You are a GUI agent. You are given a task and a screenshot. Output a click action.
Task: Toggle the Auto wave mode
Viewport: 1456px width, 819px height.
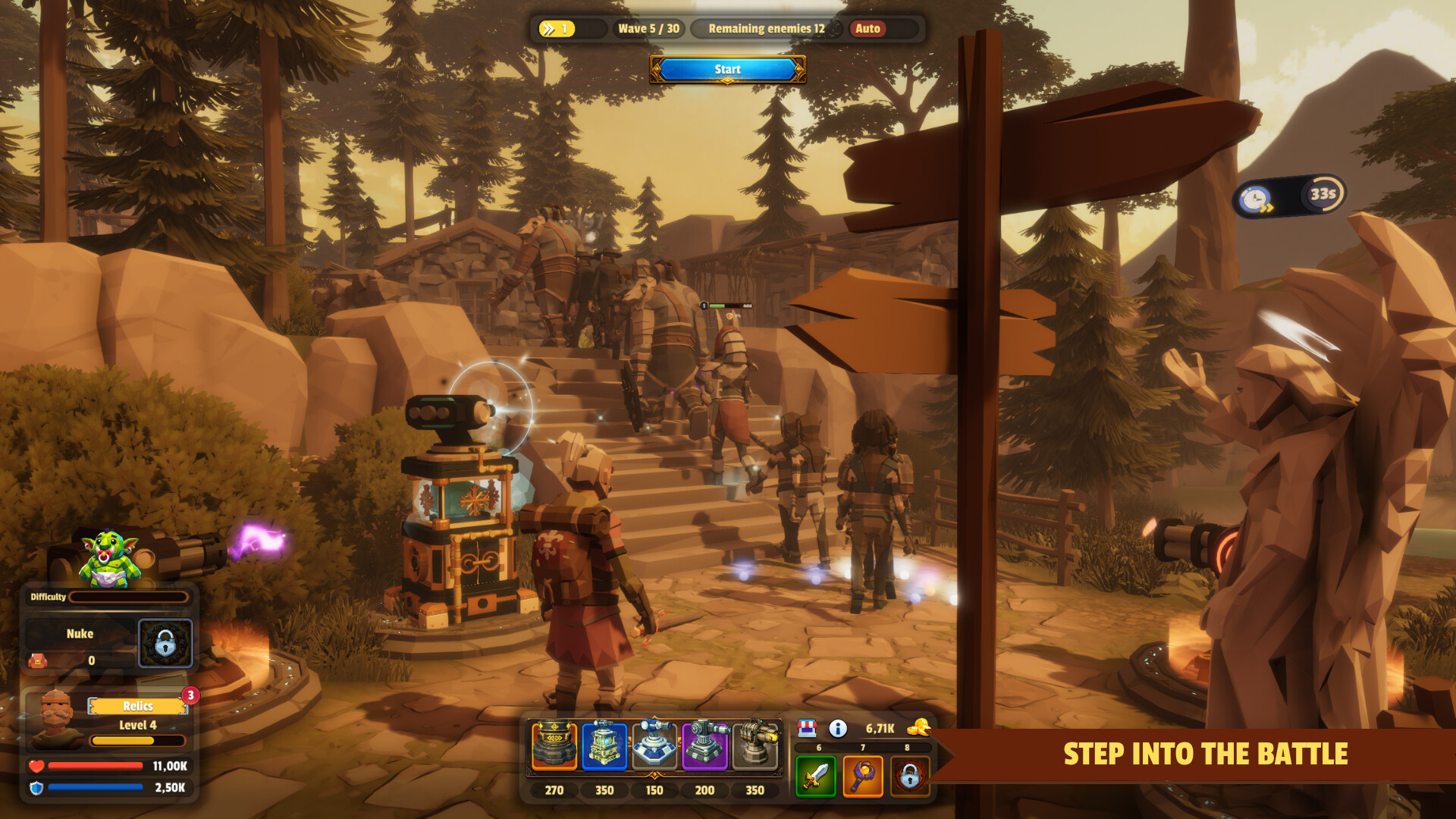point(868,29)
